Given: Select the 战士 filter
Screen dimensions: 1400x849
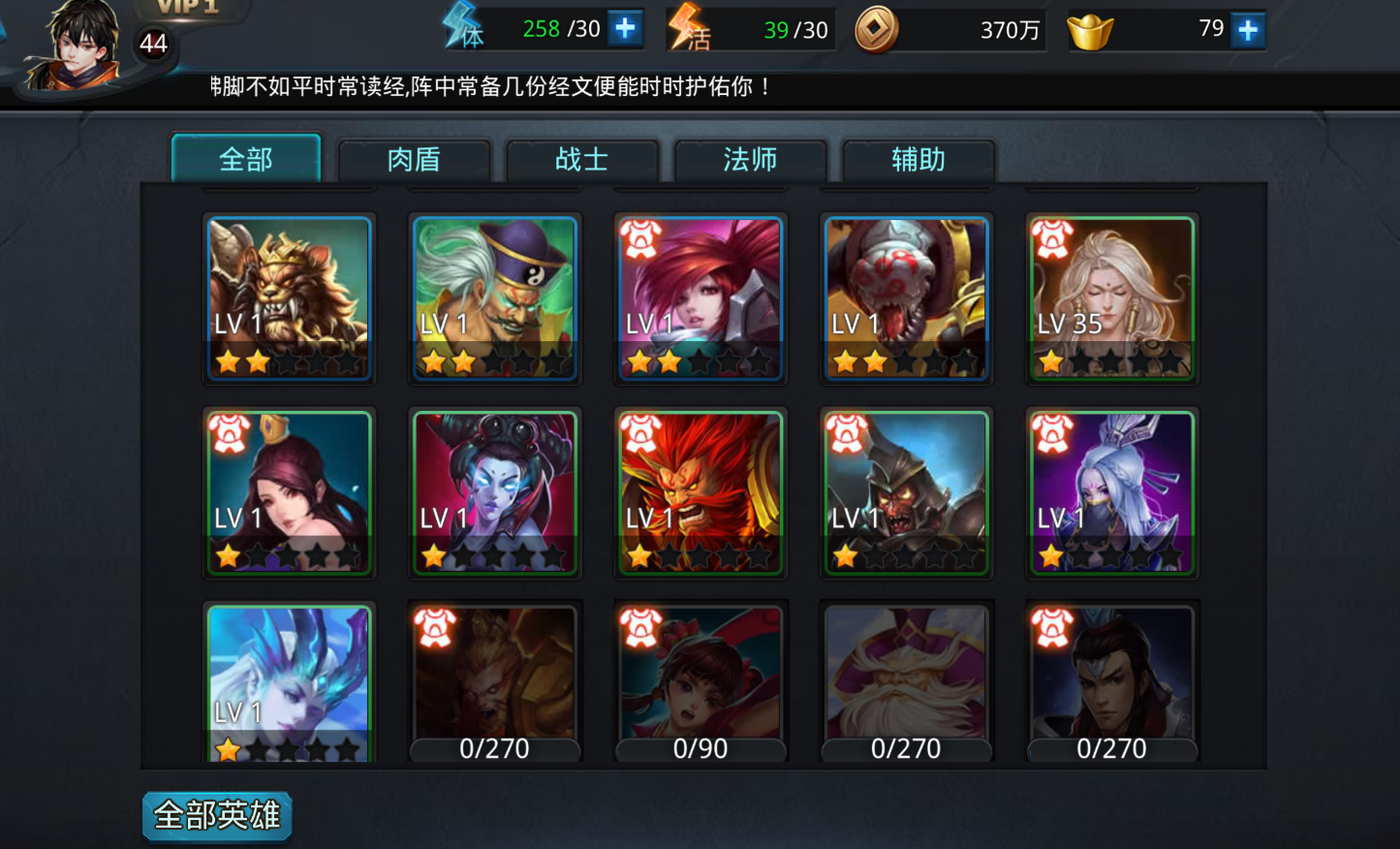Looking at the screenshot, I should click(x=581, y=161).
